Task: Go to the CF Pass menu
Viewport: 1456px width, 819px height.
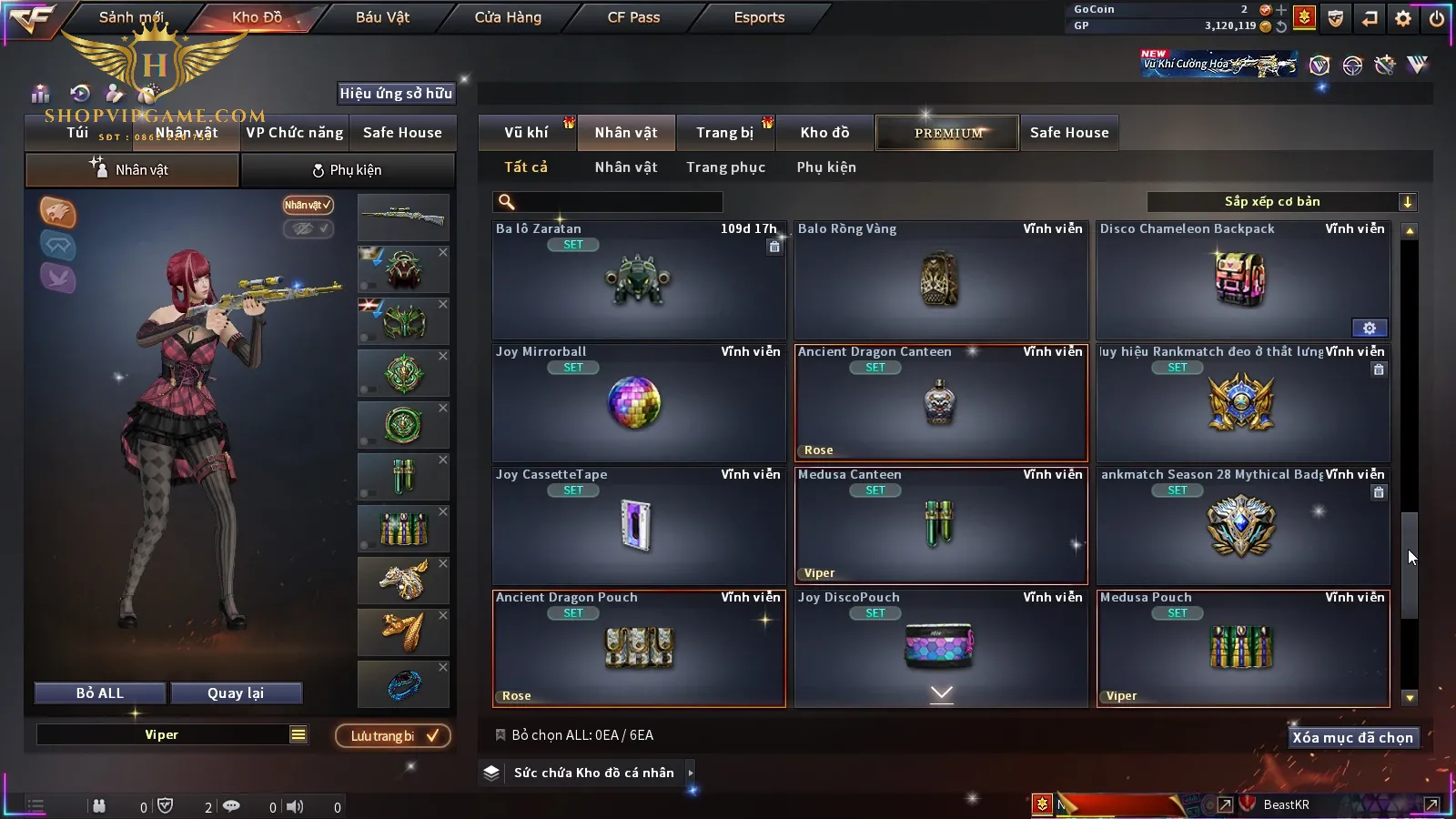Action: tap(633, 17)
